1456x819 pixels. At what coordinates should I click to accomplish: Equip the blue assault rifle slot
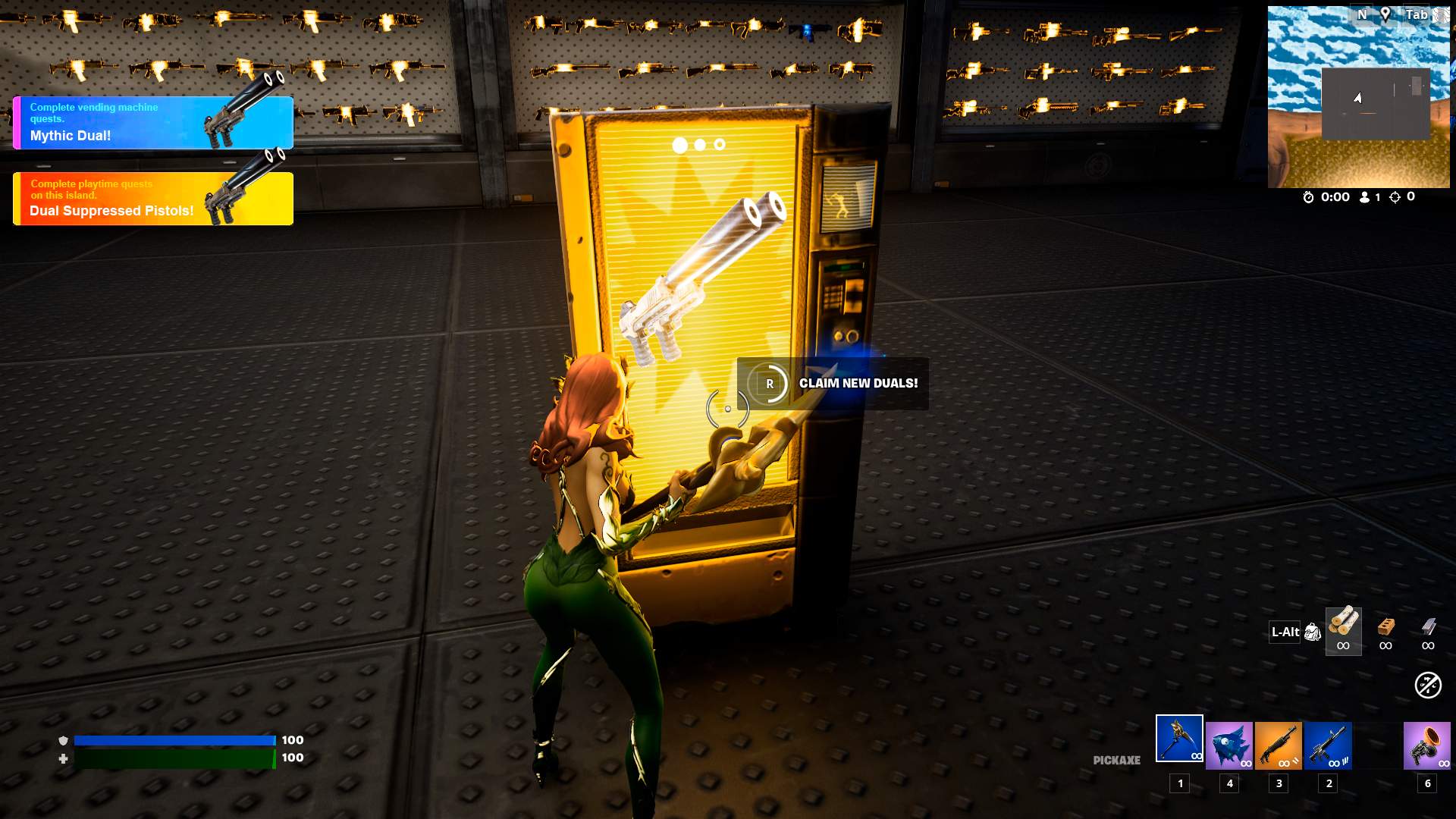[1328, 745]
